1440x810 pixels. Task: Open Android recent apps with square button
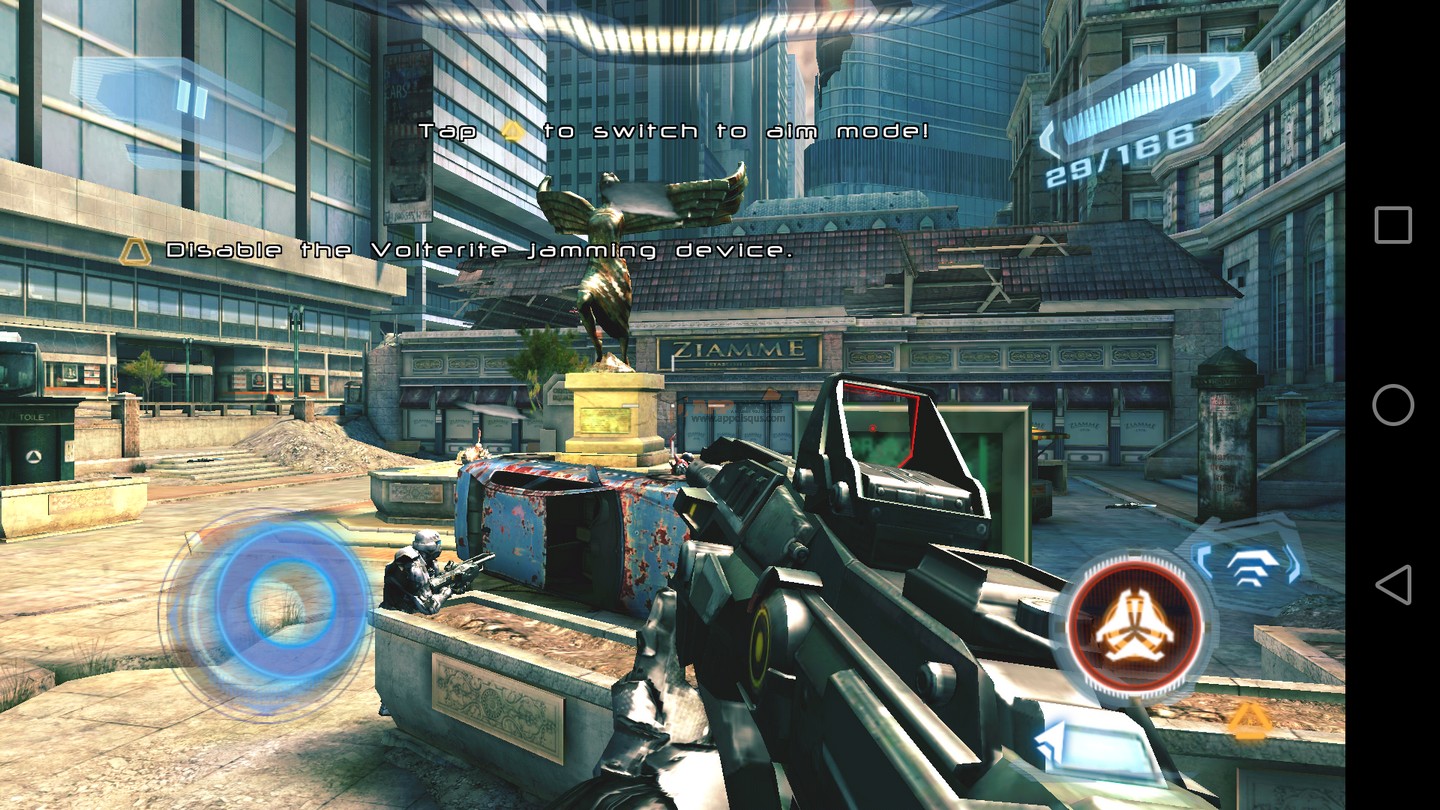1393,226
